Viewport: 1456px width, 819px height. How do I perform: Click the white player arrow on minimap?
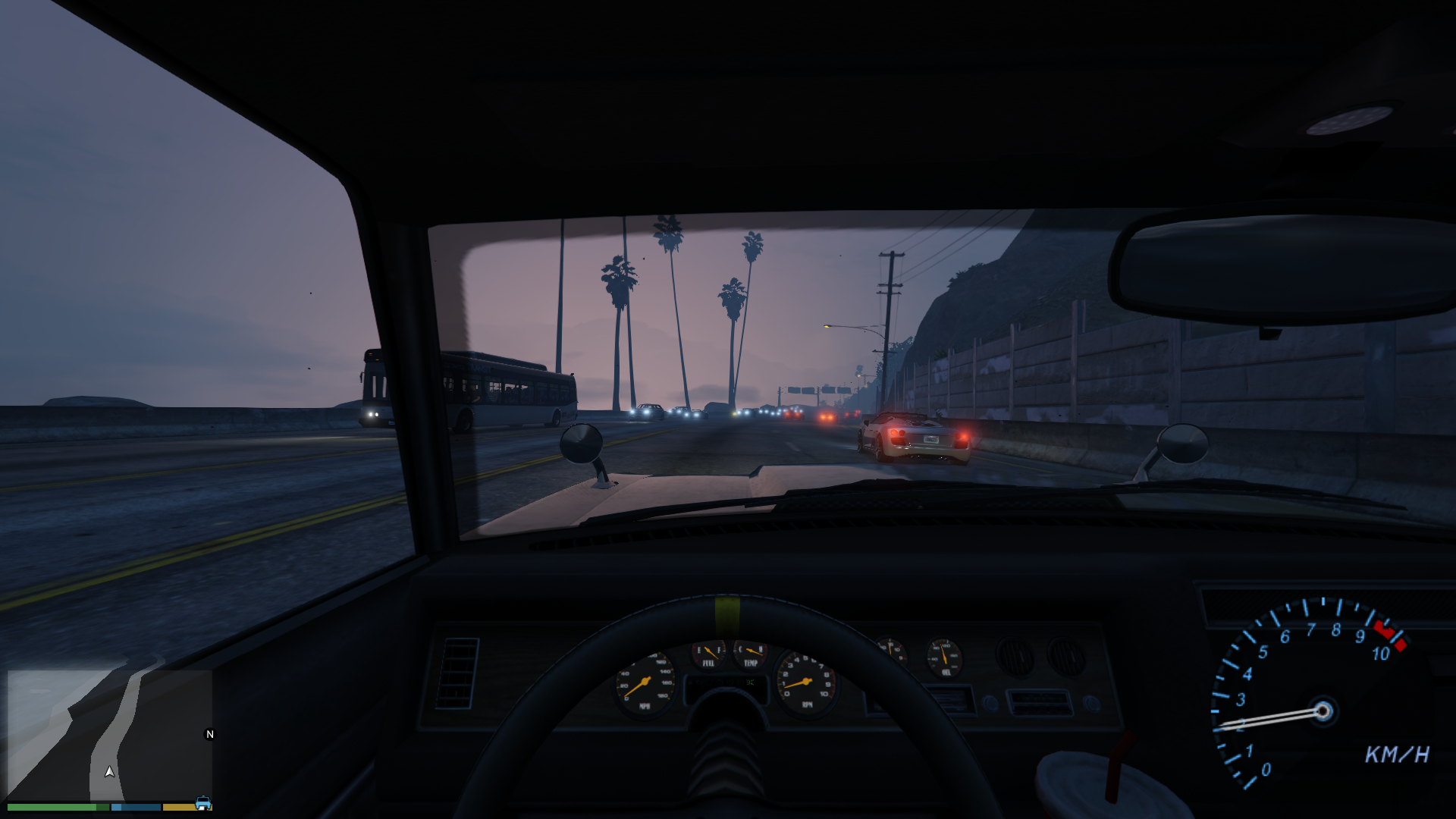110,771
